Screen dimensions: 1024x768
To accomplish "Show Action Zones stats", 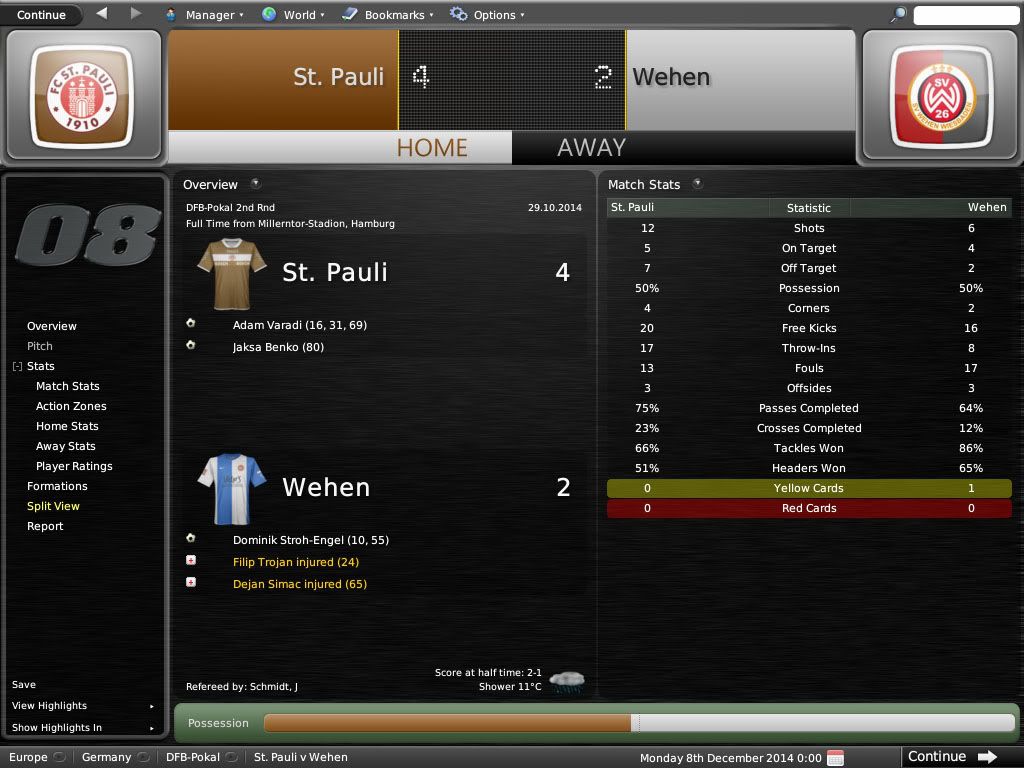I will (x=71, y=406).
